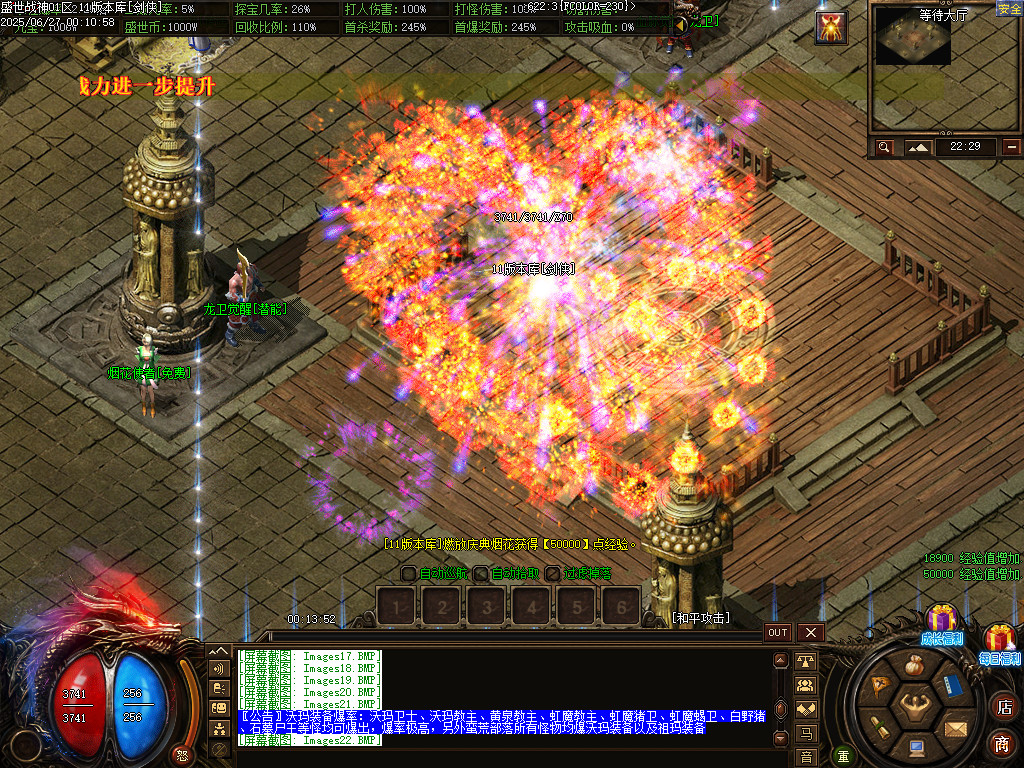Collapse the minimap with the minus button
Screen dimensions: 1024x768
[1012, 147]
